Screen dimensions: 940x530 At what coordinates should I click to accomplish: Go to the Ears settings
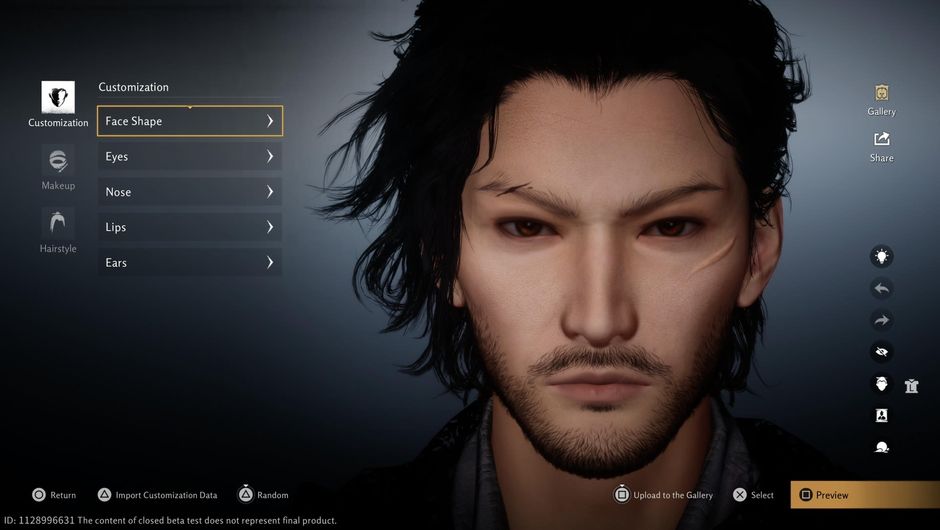(x=189, y=263)
